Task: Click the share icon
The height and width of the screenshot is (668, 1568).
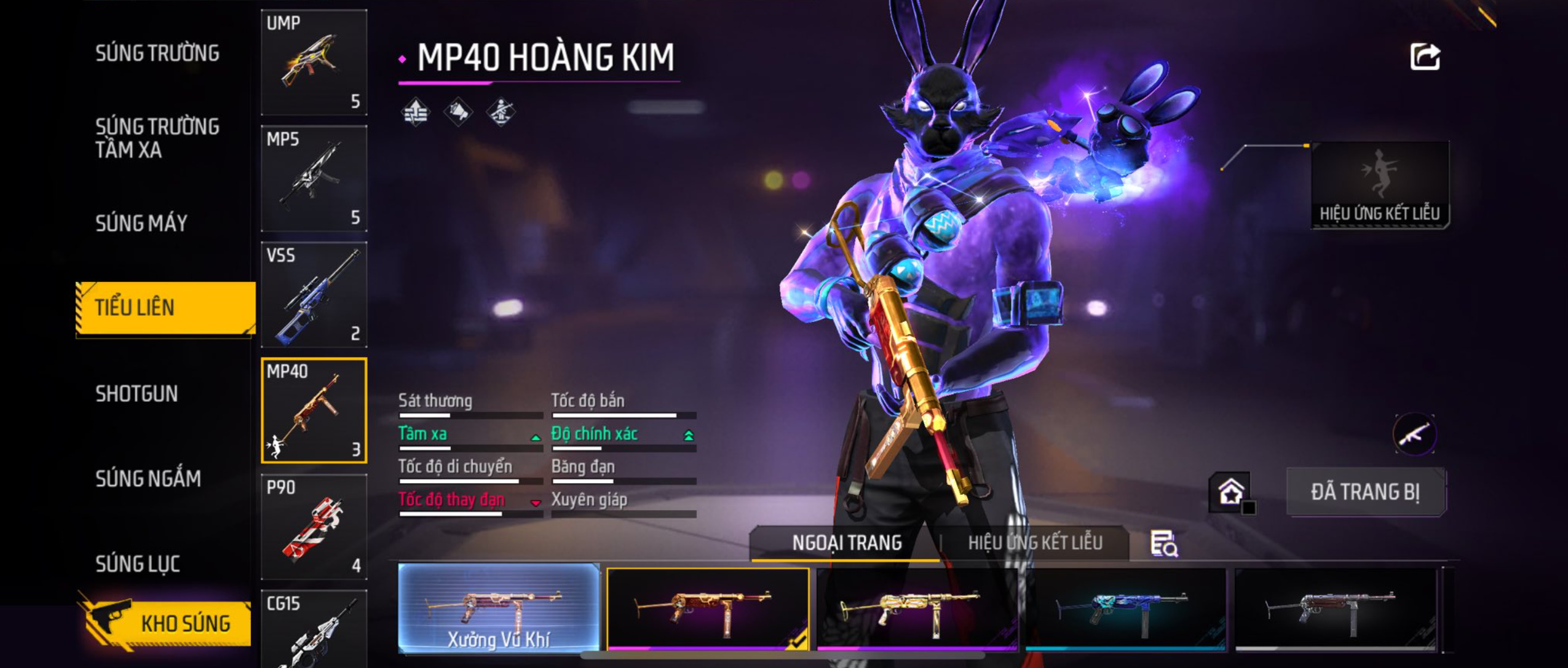Action: pos(1425,57)
